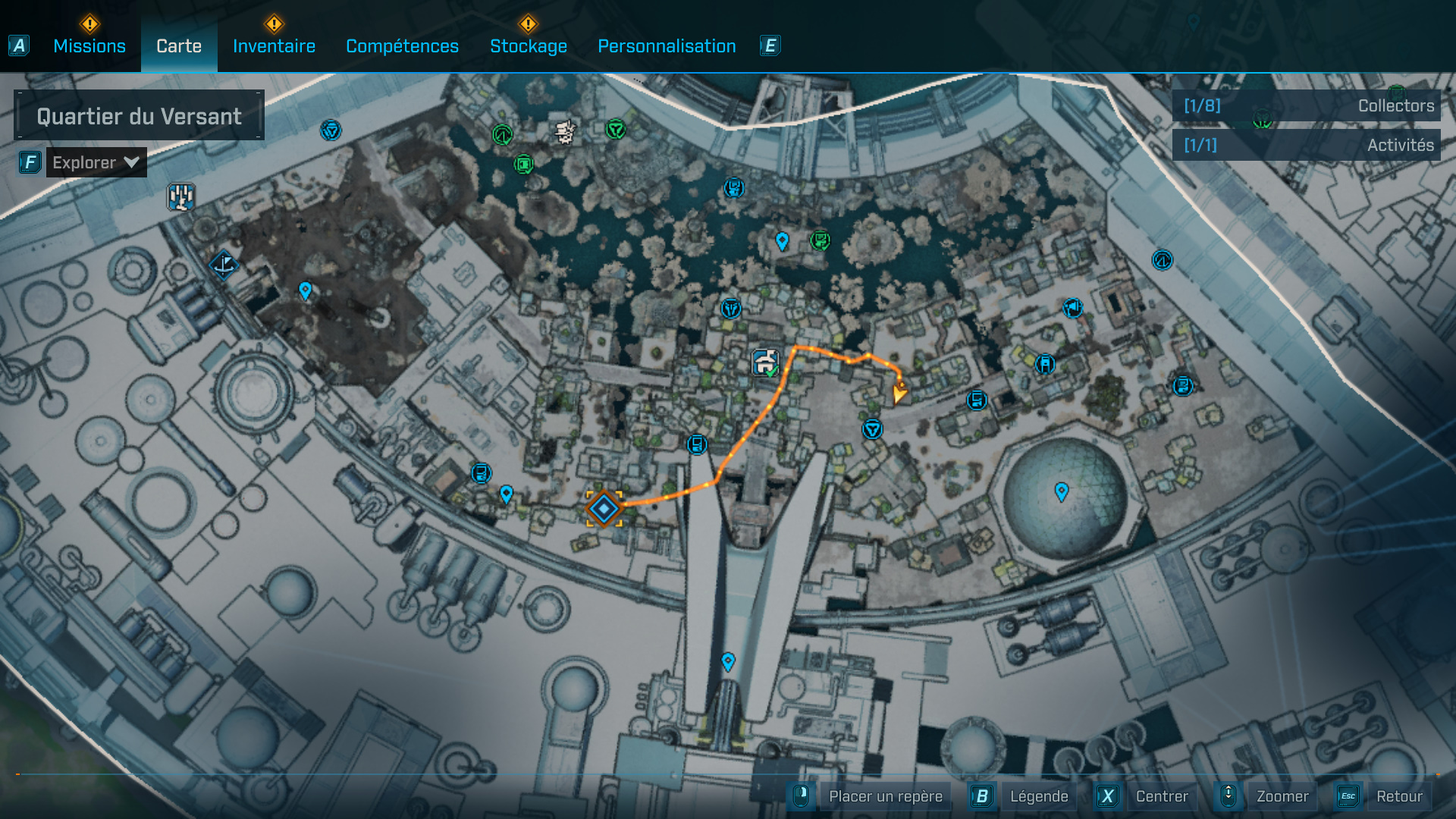Screen dimensions: 1456x819
Task: Open the Légende panel
Action: [x=1040, y=796]
